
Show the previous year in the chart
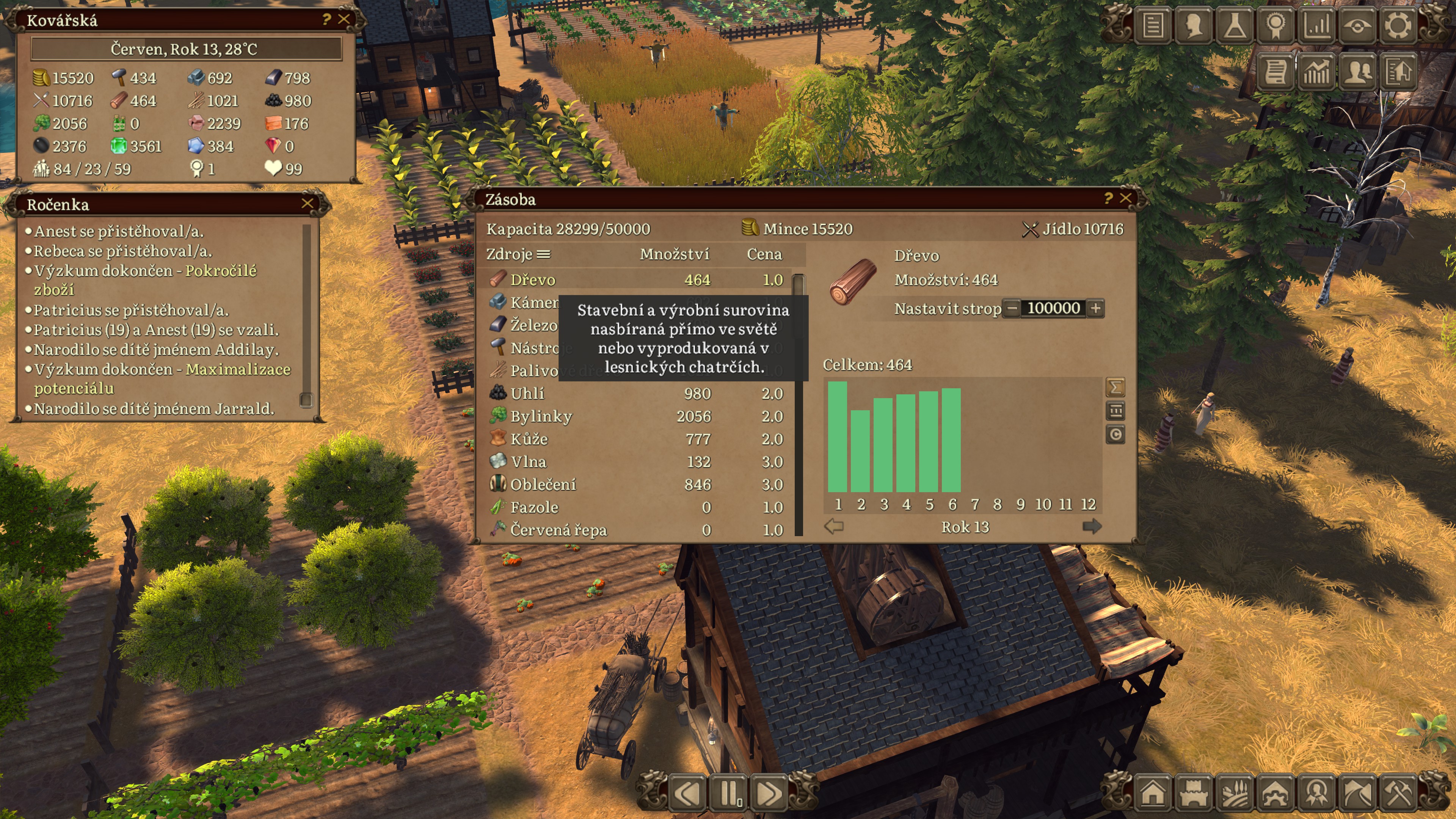(x=834, y=527)
